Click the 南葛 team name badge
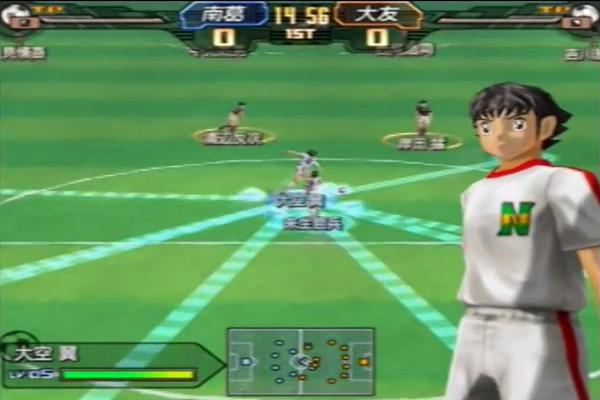 click(223, 16)
